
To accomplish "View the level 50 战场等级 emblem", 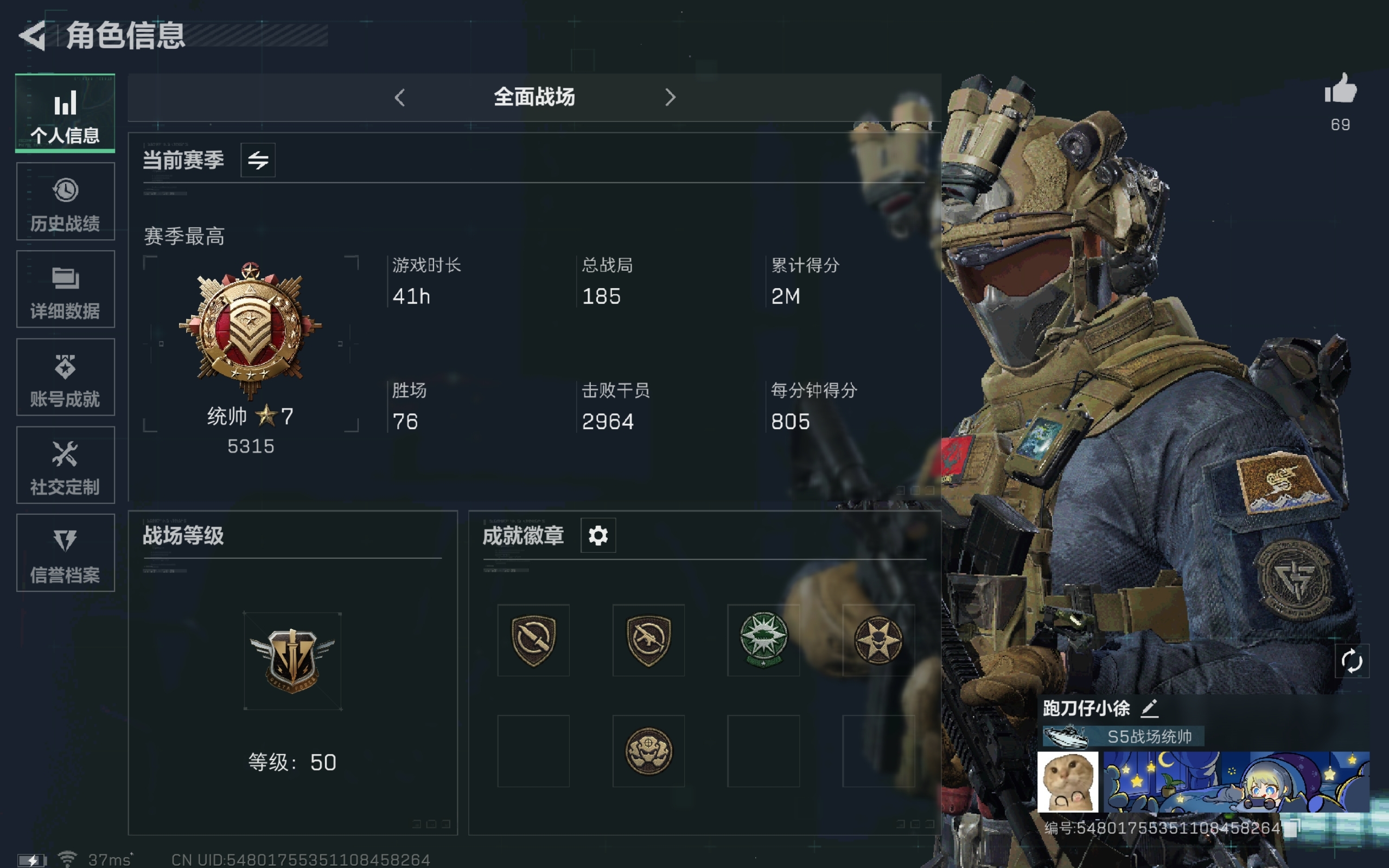I will click(292, 661).
